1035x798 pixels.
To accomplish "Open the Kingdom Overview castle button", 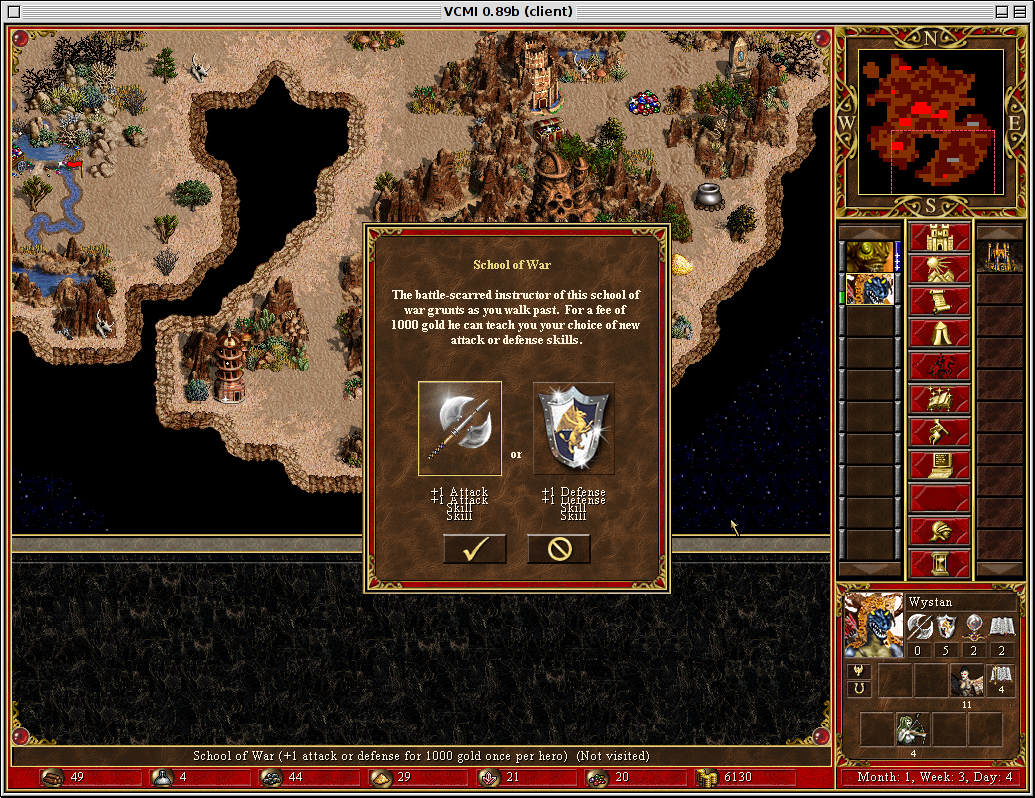I will tap(939, 238).
